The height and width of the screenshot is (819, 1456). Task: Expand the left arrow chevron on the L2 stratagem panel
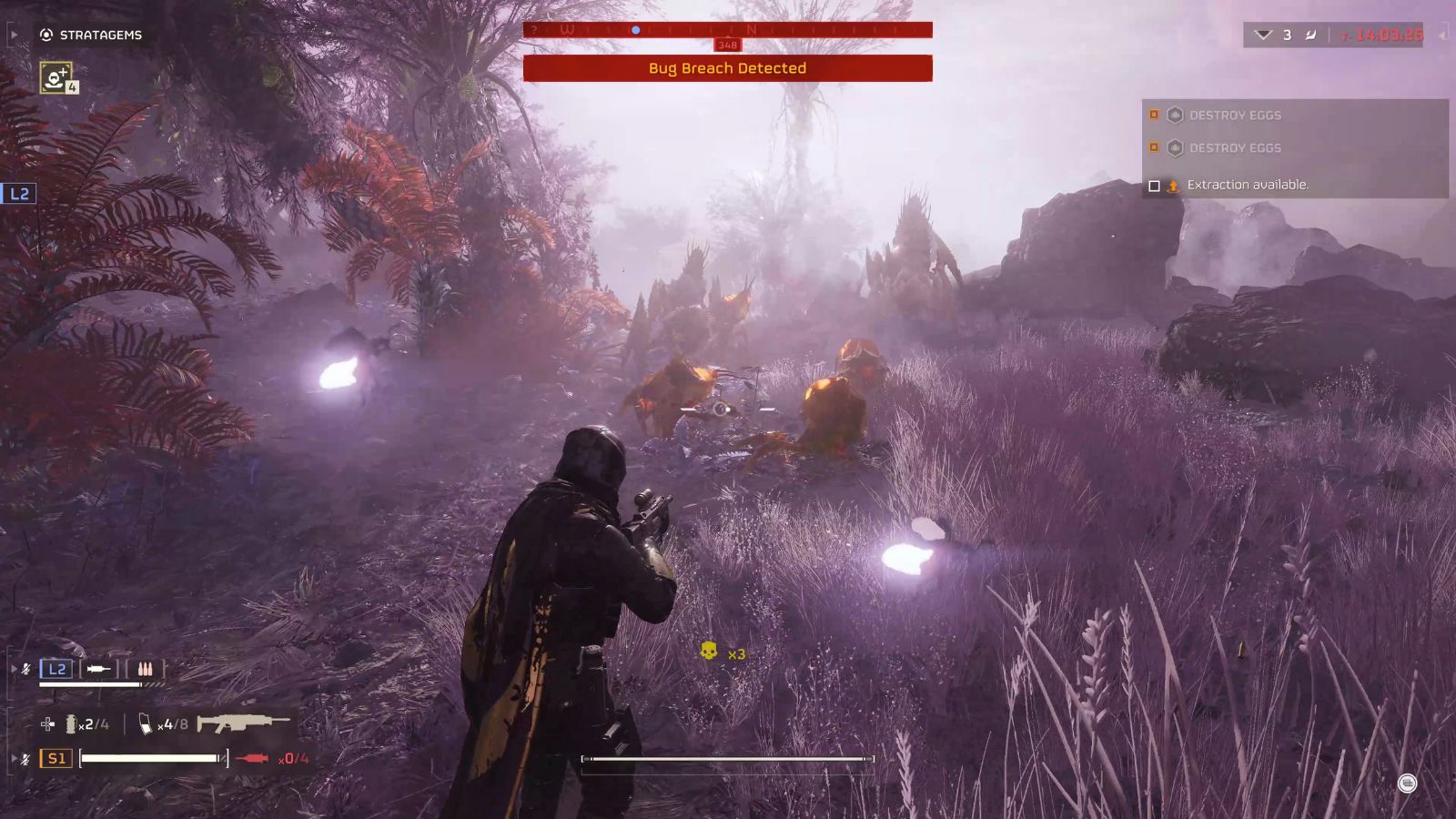(14, 669)
